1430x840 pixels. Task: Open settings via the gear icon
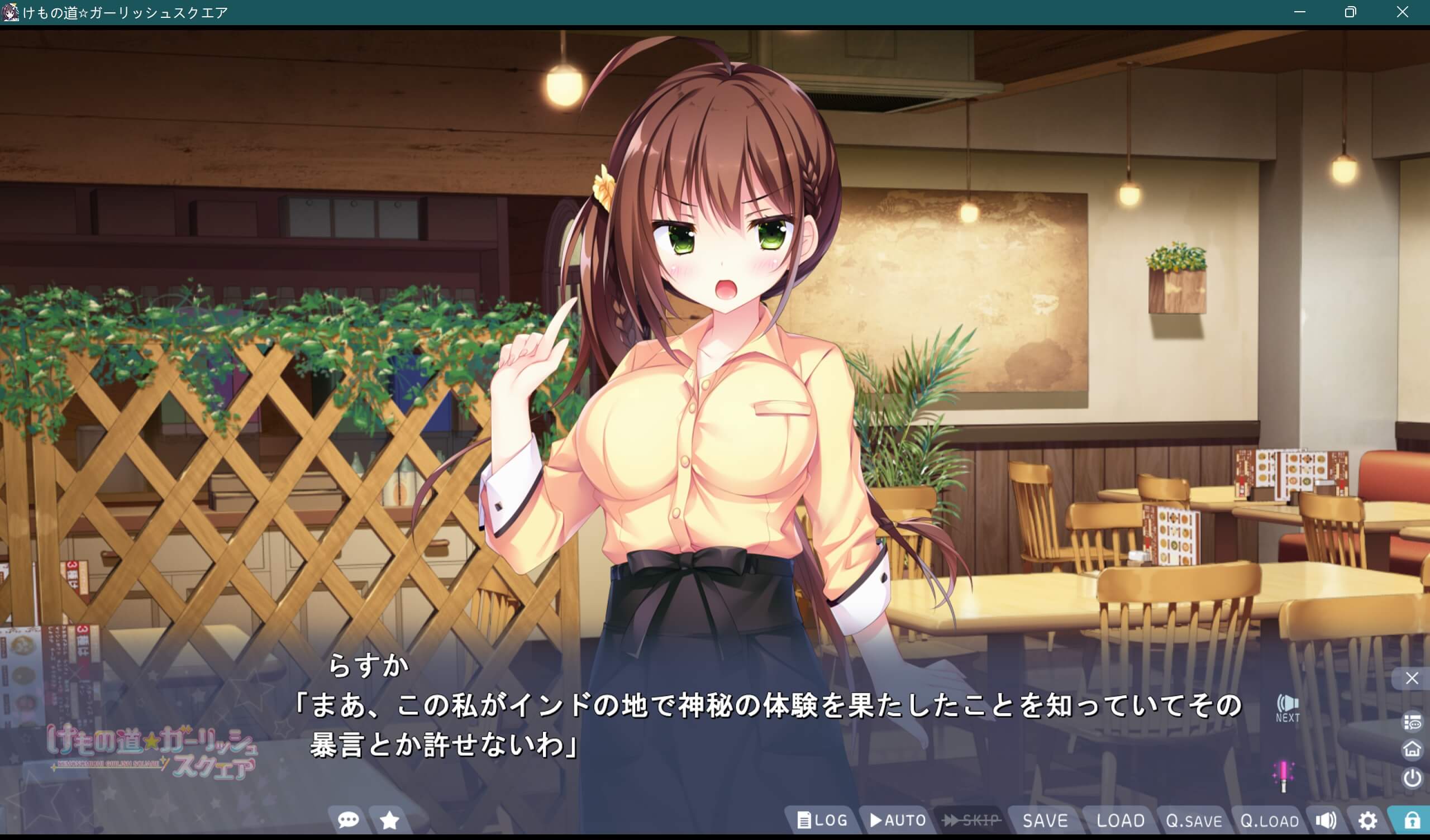click(x=1367, y=820)
